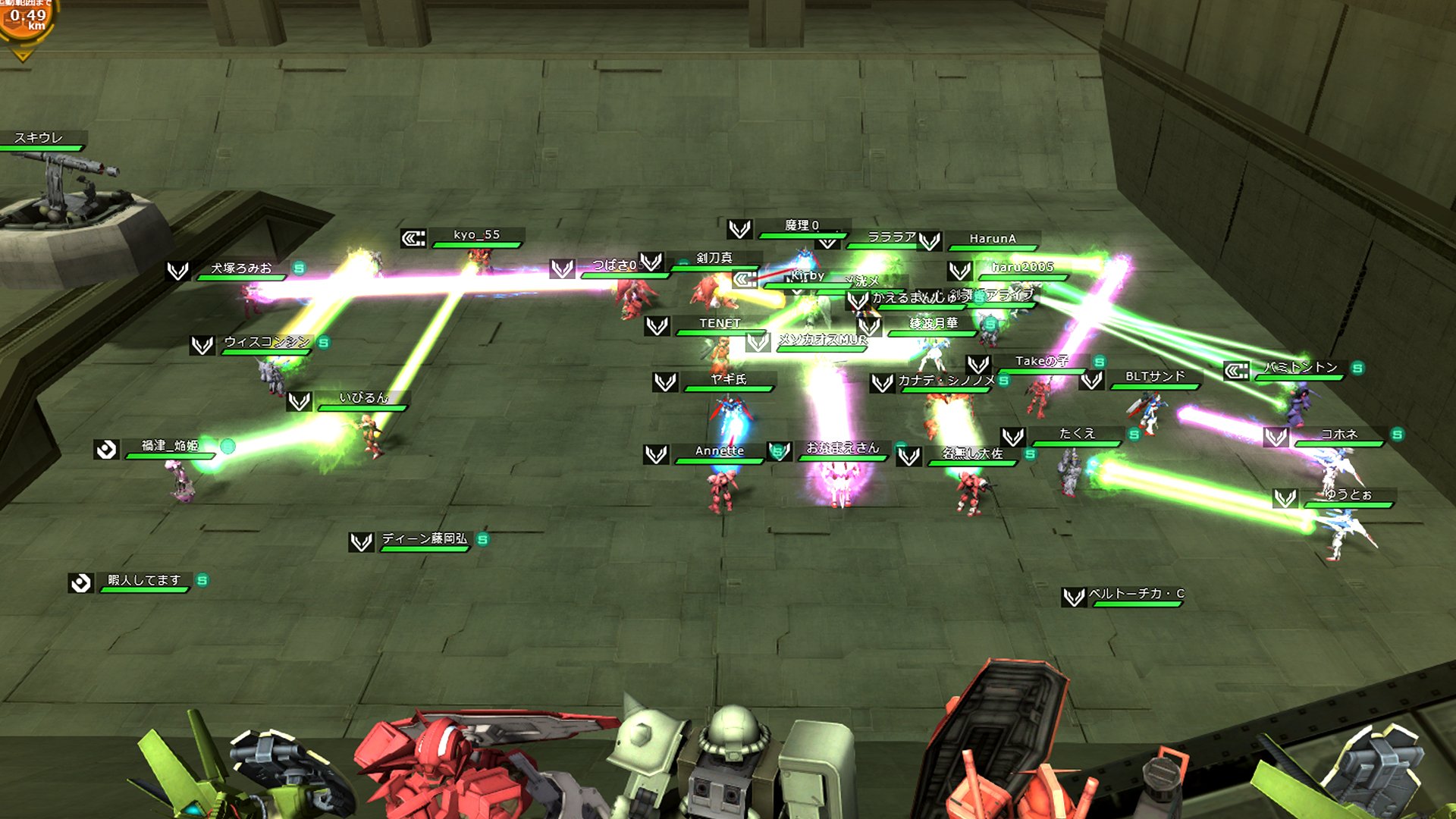
Task: Choose the Annette player nameplate
Action: point(719,451)
